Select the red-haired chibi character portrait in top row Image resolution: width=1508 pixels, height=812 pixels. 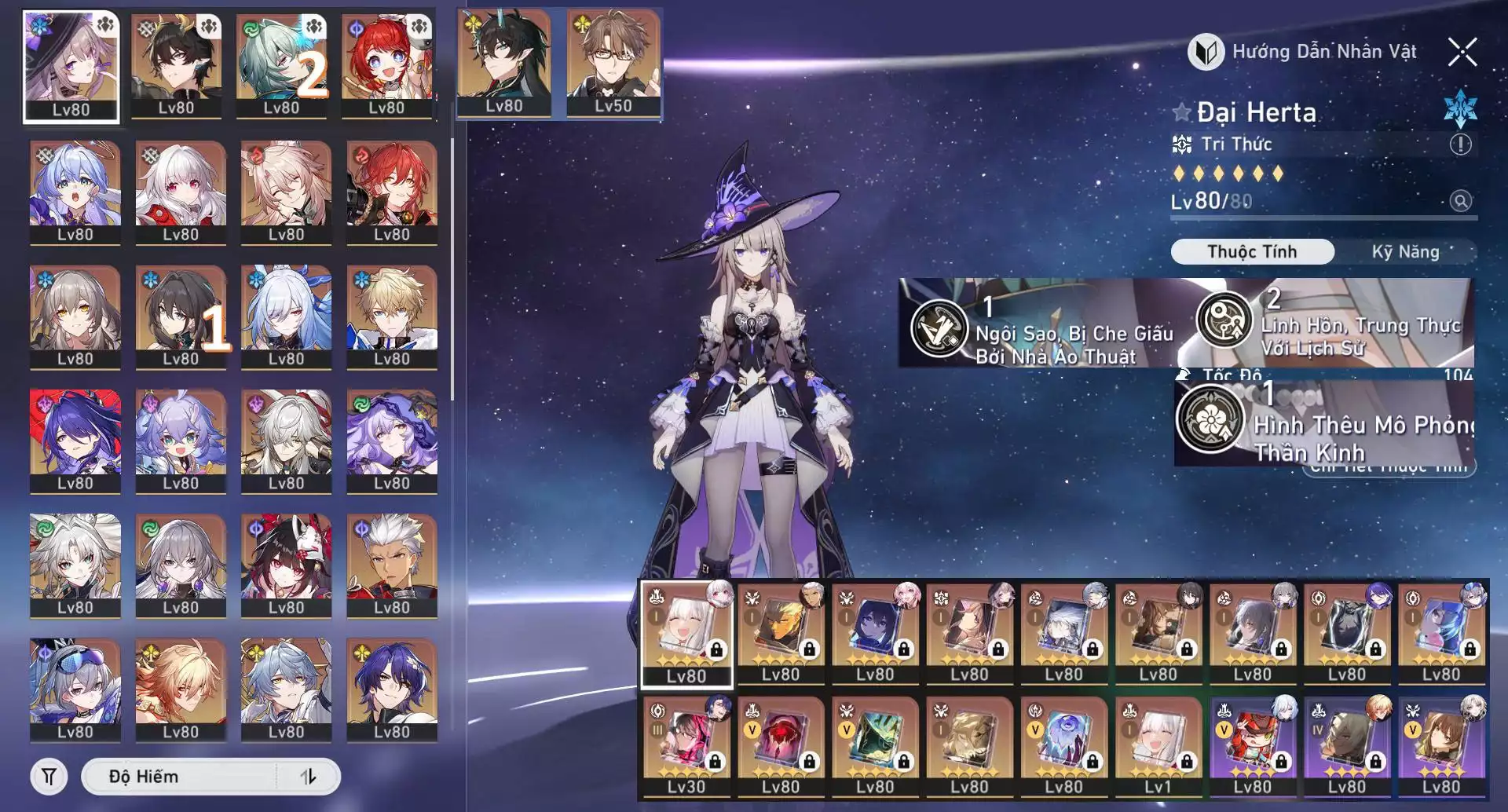[x=387, y=66]
